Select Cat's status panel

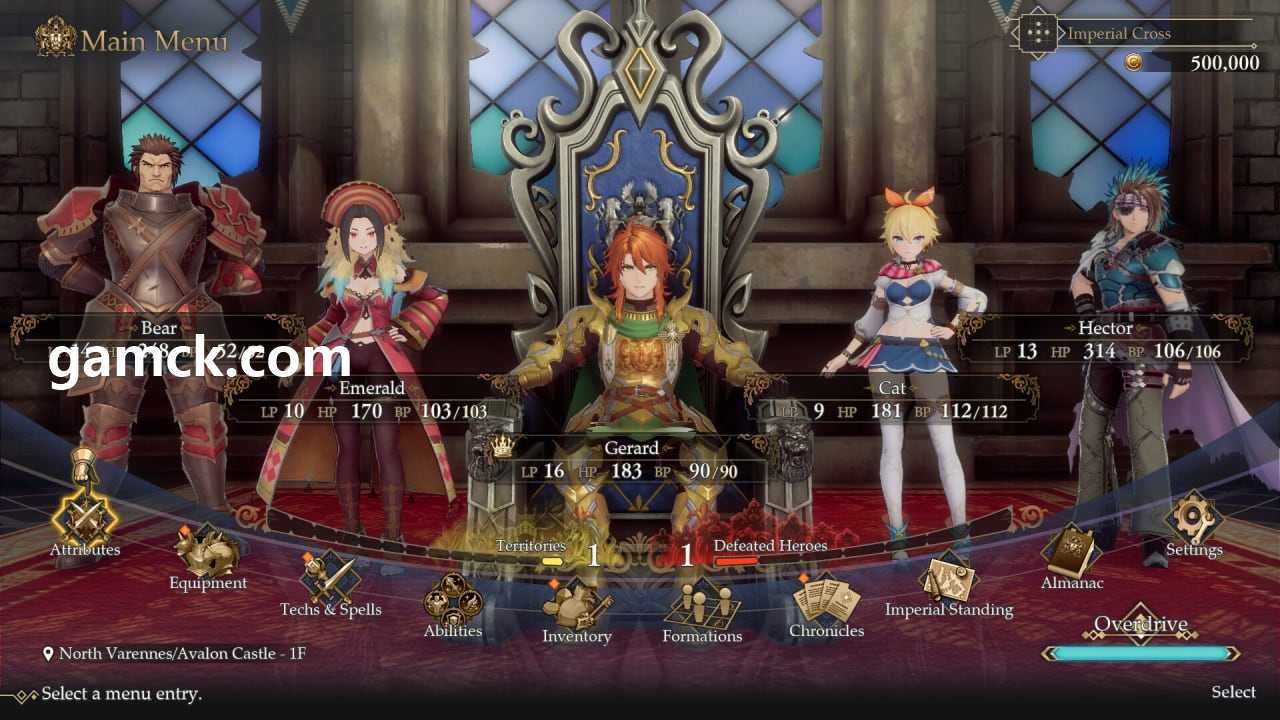[x=893, y=400]
